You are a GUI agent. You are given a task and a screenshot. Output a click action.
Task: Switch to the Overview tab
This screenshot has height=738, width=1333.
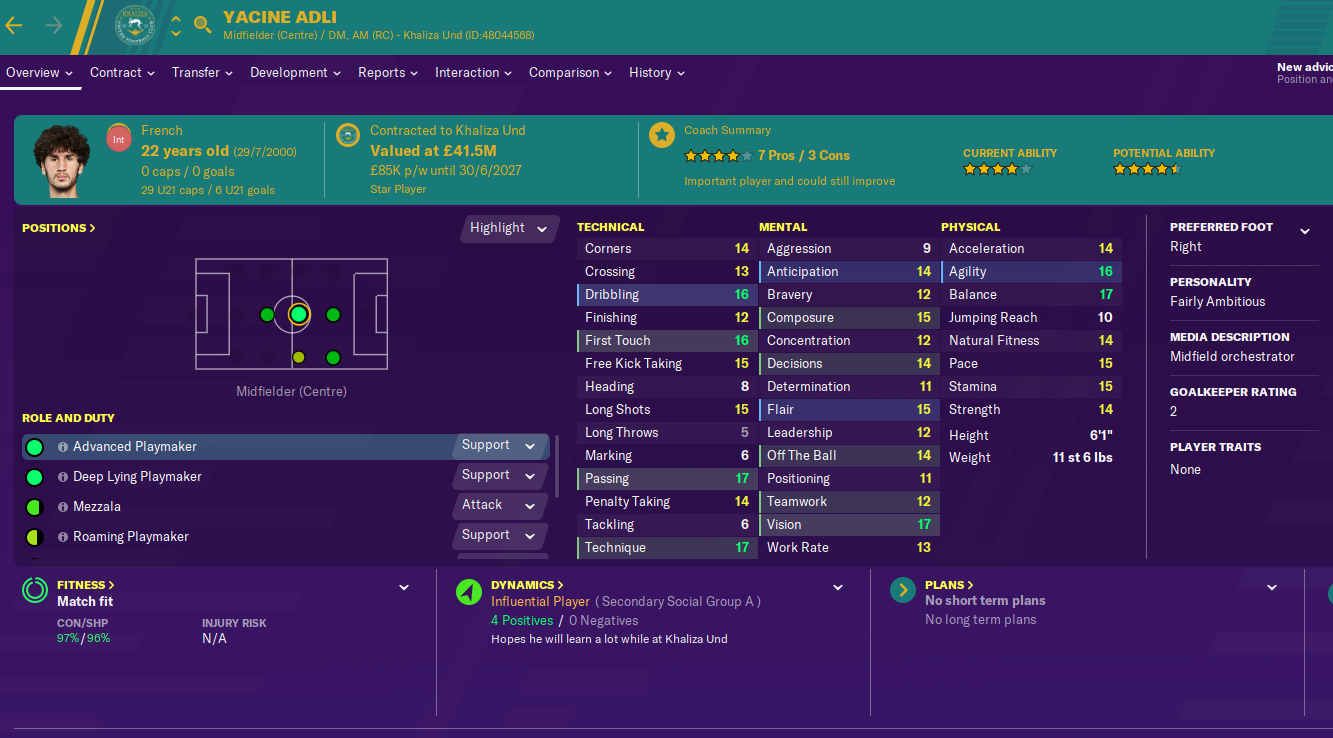(x=39, y=73)
